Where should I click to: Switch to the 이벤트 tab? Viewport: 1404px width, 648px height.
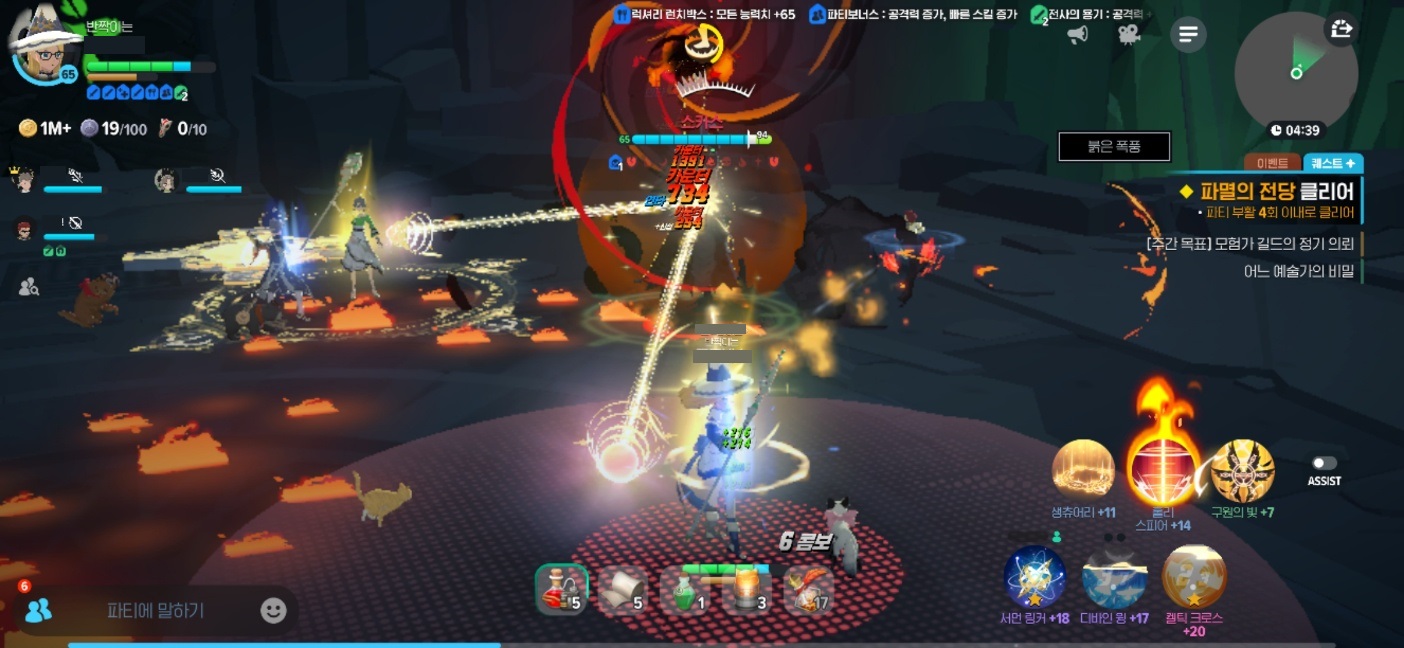pos(1272,163)
